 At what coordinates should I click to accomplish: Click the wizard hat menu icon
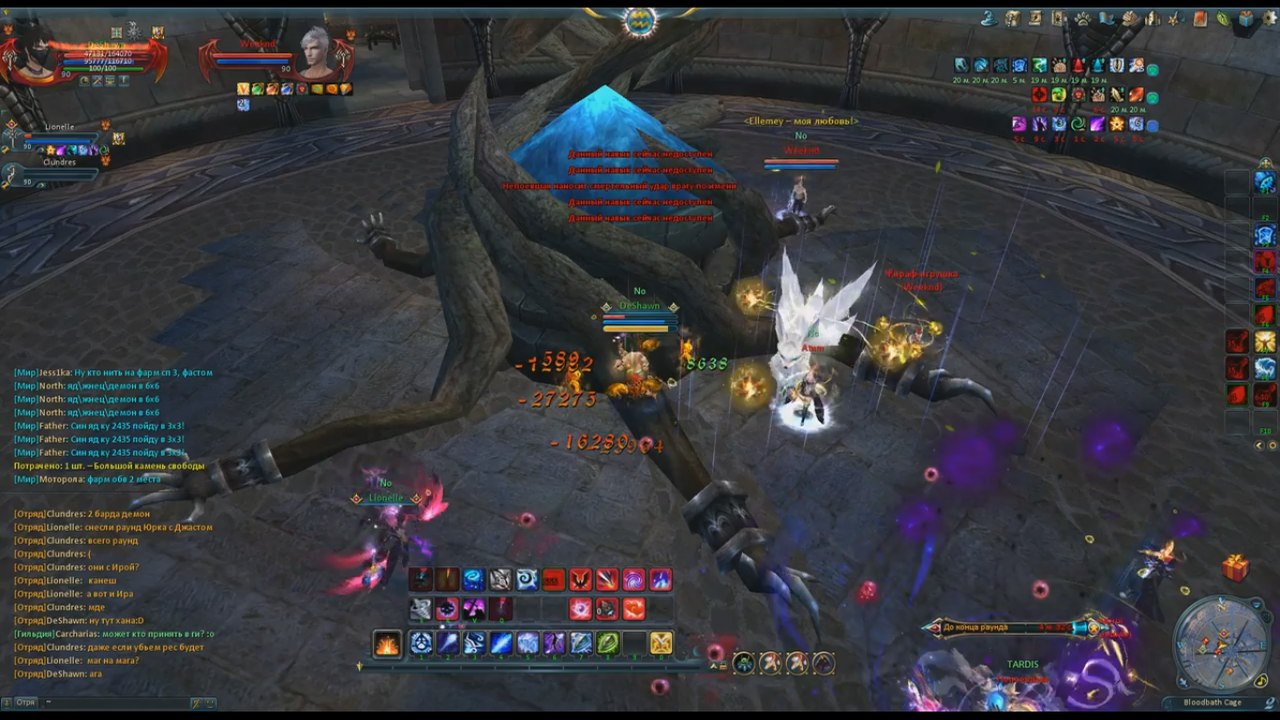click(x=988, y=18)
